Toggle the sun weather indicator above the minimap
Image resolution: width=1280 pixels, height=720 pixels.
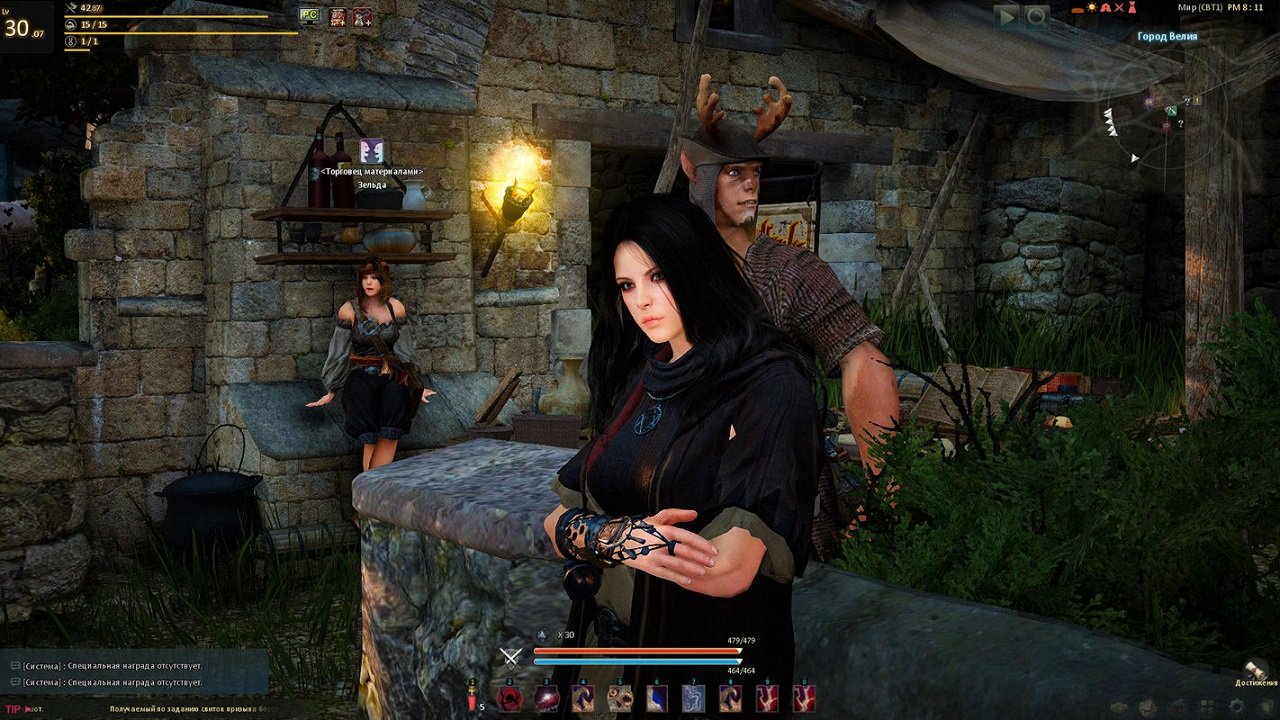tap(1092, 7)
